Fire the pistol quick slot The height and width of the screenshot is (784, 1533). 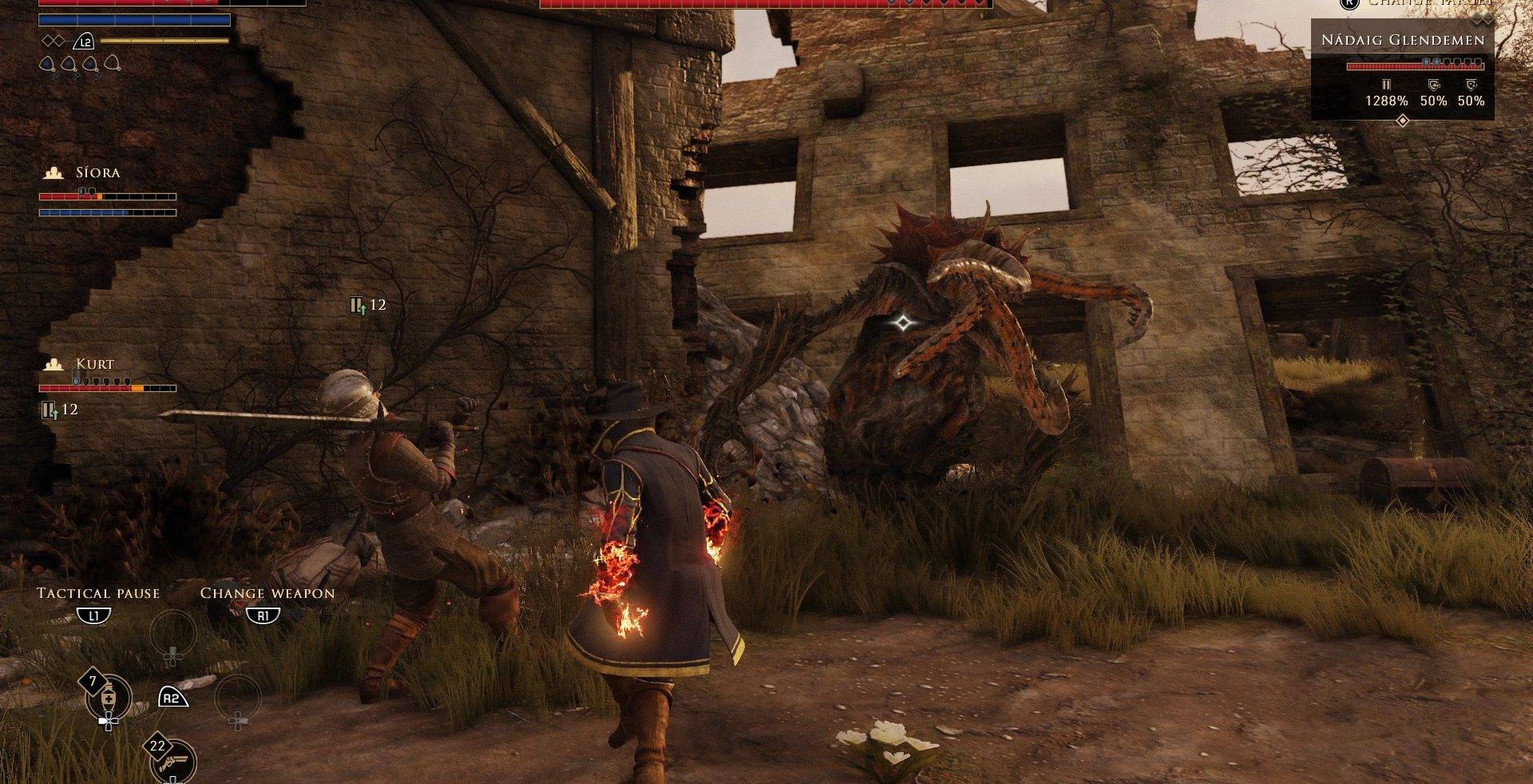click(173, 761)
